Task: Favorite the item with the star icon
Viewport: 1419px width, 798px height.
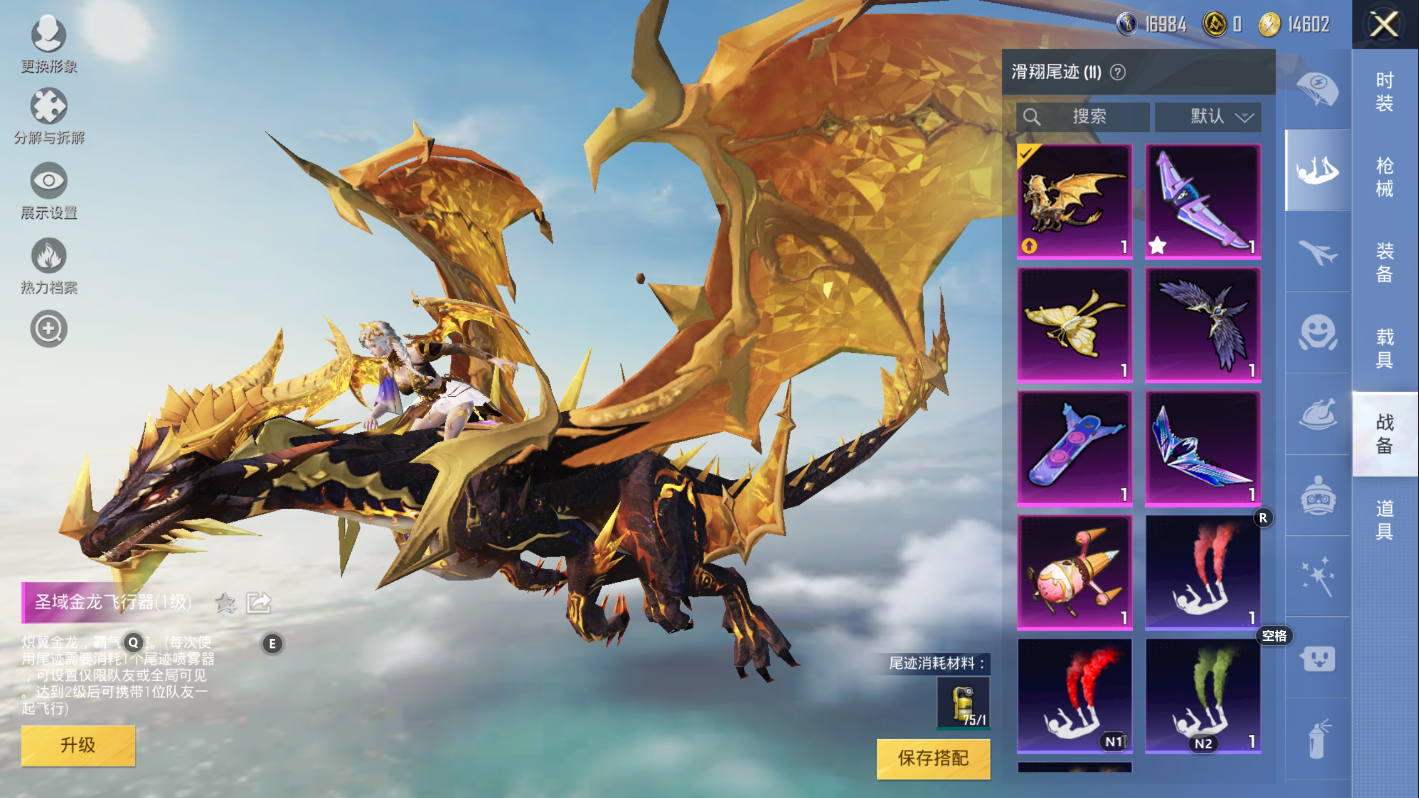Action: pyautogui.click(x=226, y=603)
